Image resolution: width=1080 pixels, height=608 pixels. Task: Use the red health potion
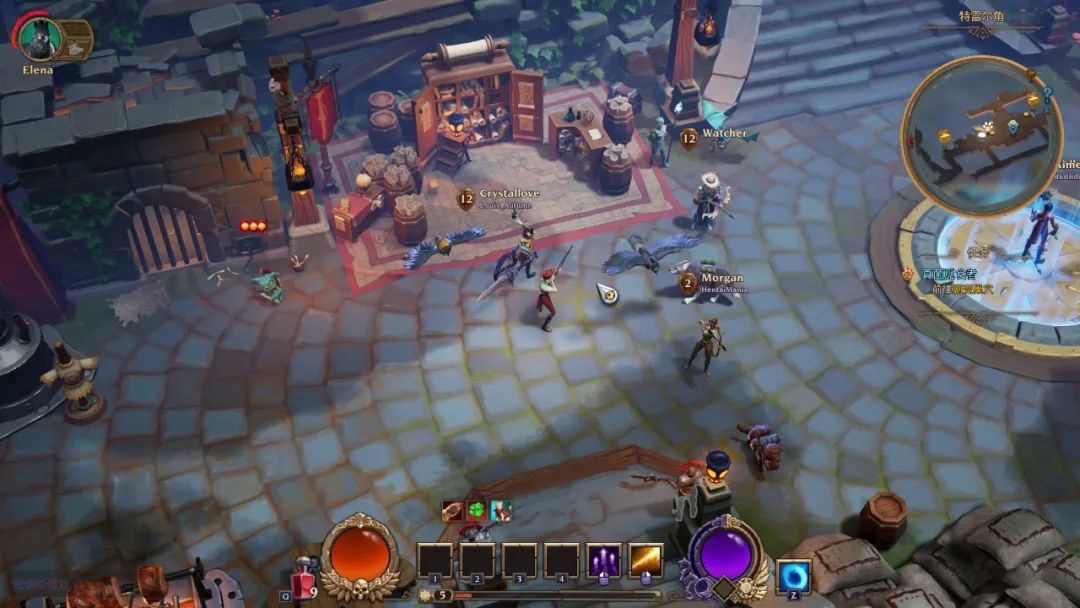(x=304, y=580)
